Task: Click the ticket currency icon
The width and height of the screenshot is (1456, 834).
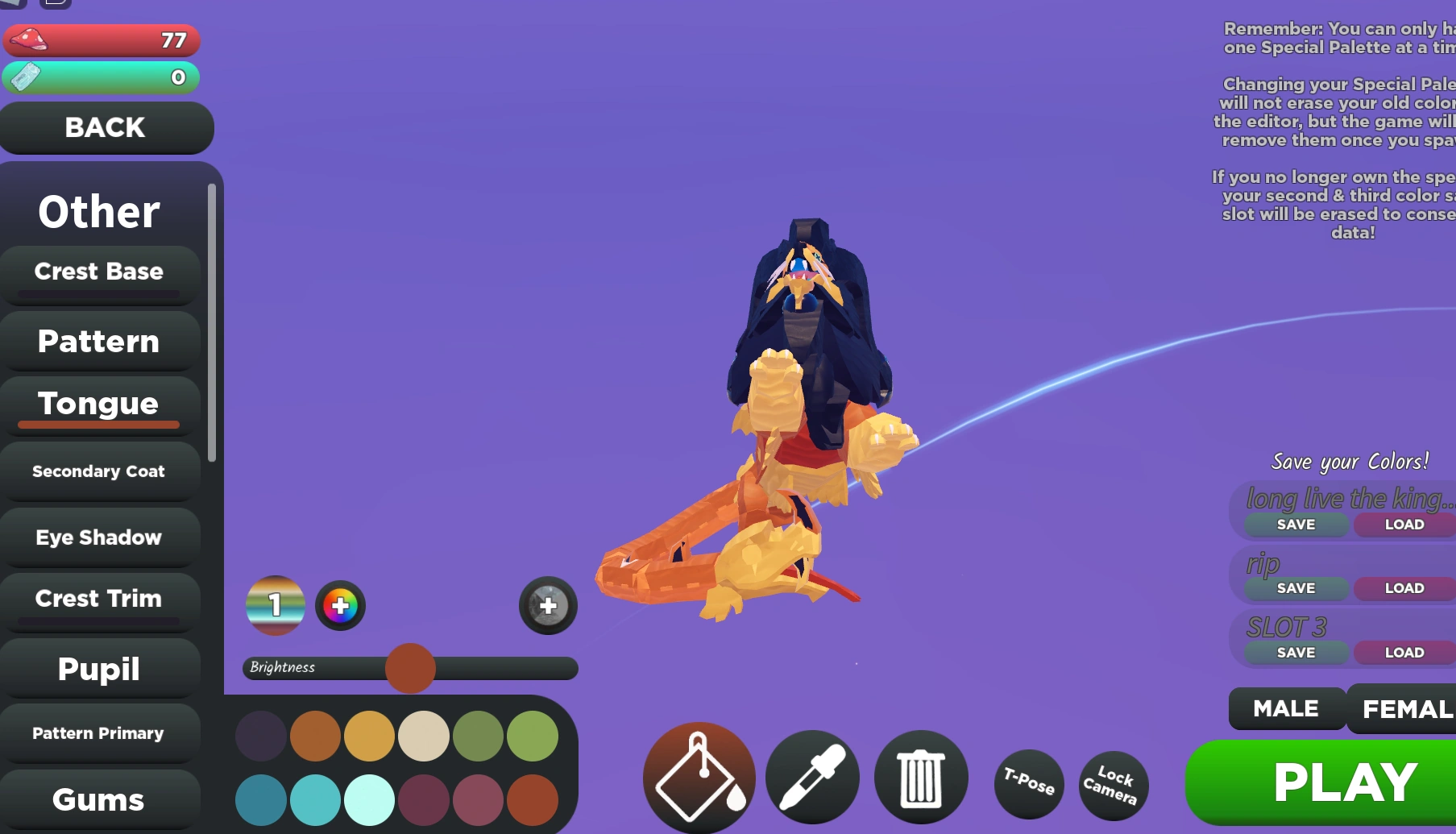Action: tap(26, 77)
